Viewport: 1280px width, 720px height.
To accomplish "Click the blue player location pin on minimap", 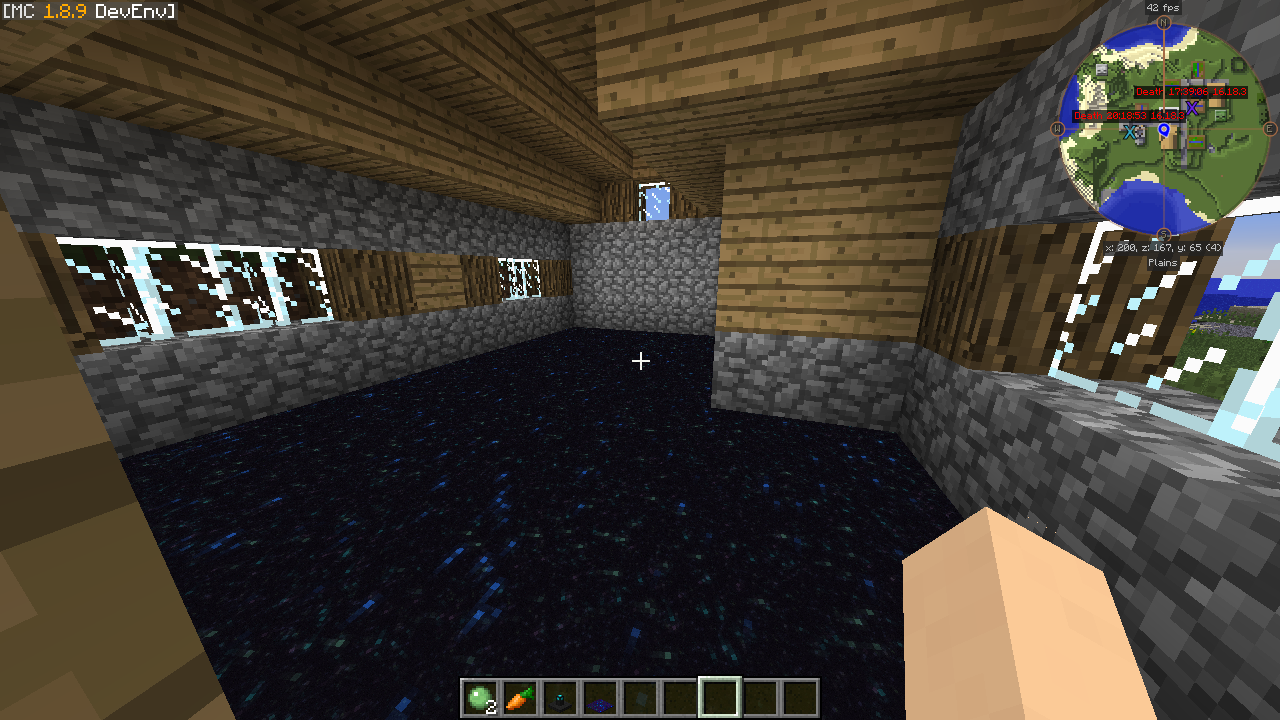I will [1163, 130].
